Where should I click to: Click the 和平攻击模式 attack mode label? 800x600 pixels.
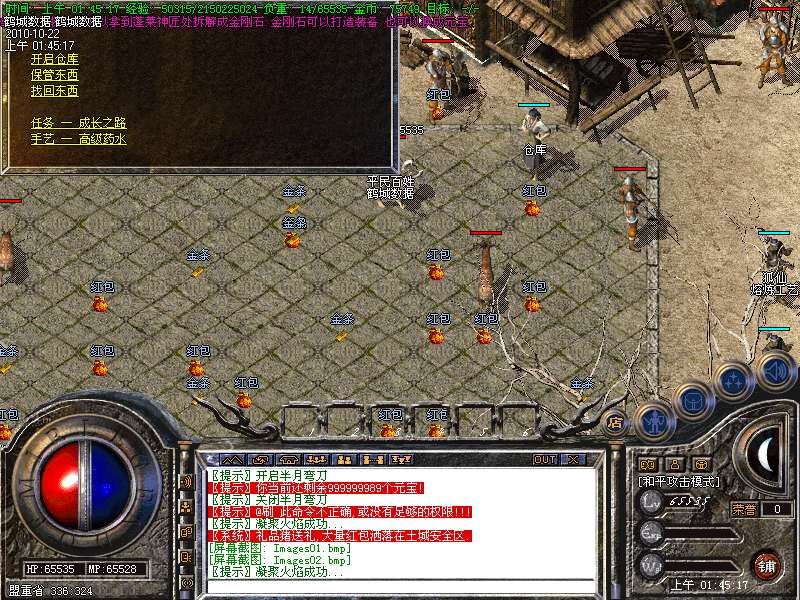680,481
